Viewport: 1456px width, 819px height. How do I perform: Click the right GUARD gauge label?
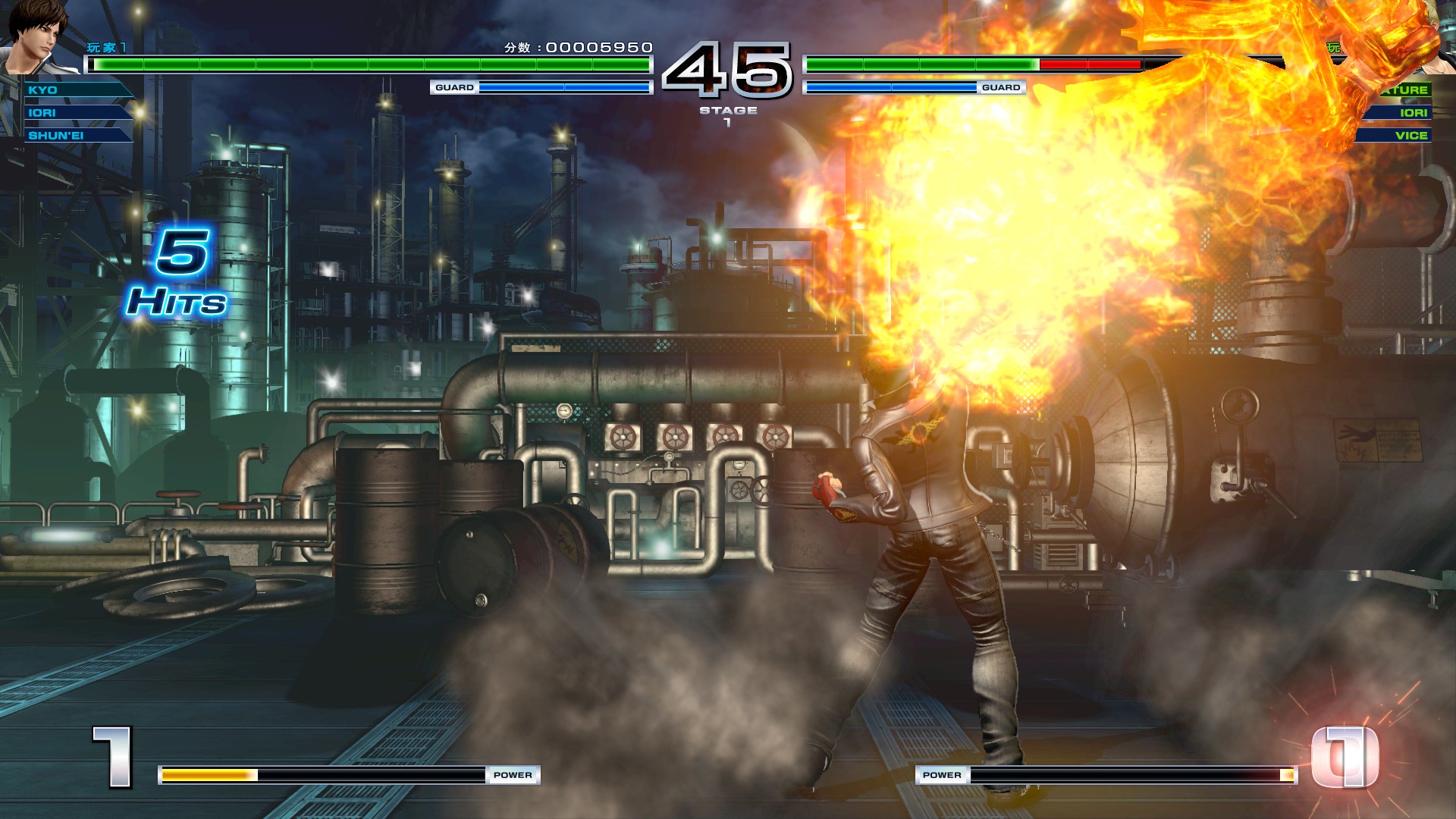point(1002,88)
